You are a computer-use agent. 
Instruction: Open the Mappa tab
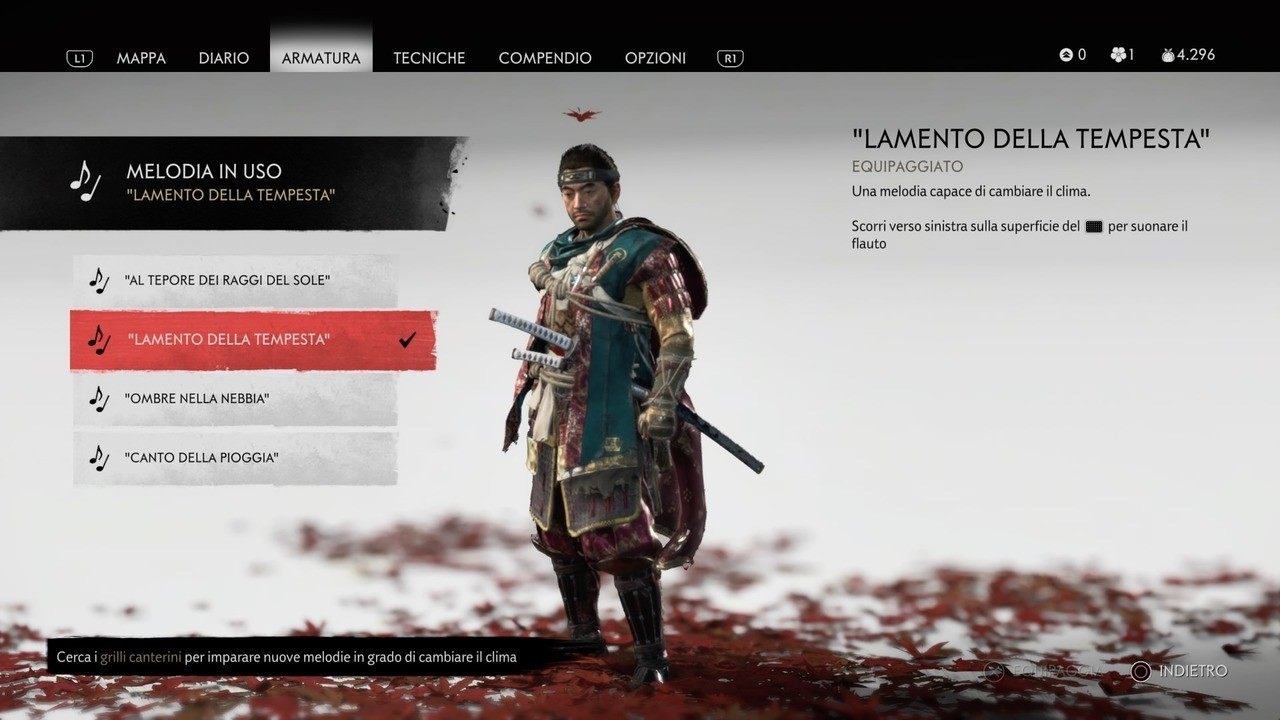[141, 58]
